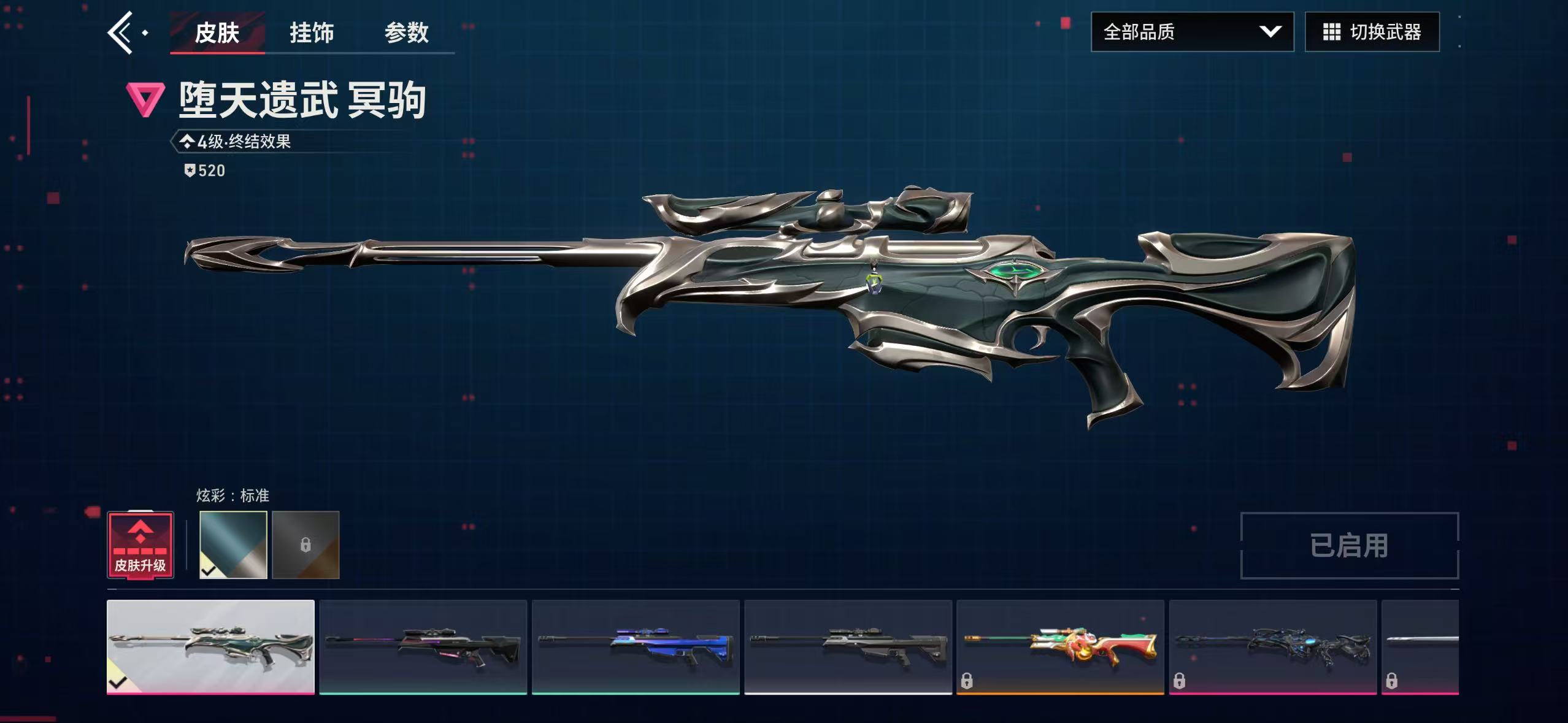Pick the blue sniper skin thumbnail
Image resolution: width=1568 pixels, height=723 pixels.
coord(636,646)
